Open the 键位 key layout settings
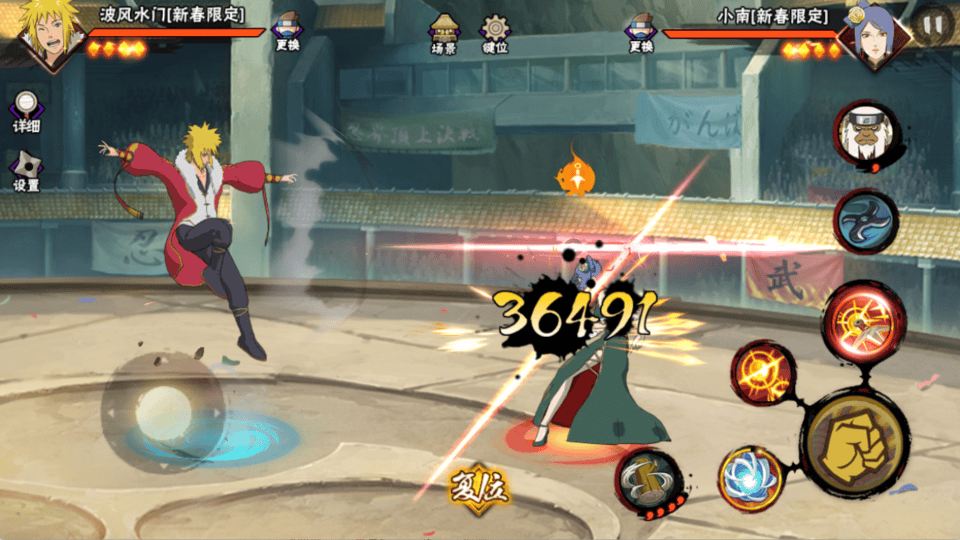This screenshot has height=540, width=960. click(494, 34)
